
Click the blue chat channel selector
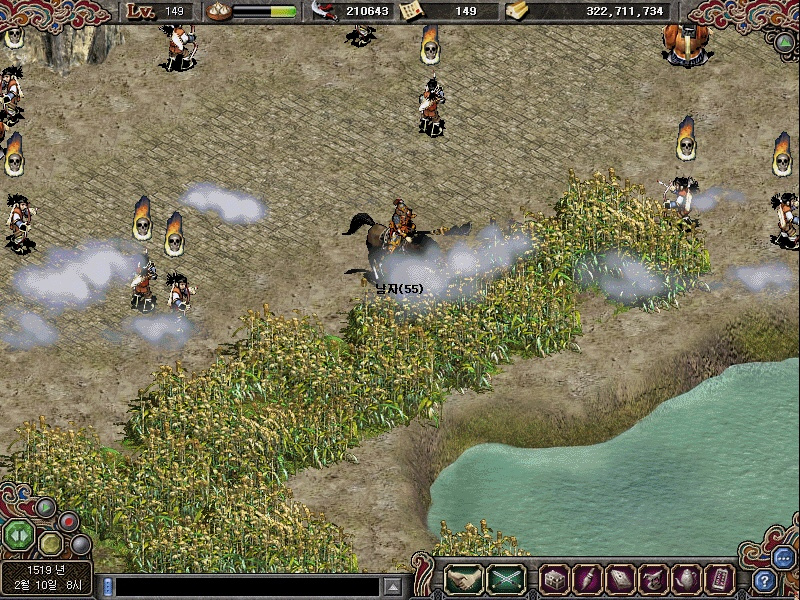(x=108, y=586)
